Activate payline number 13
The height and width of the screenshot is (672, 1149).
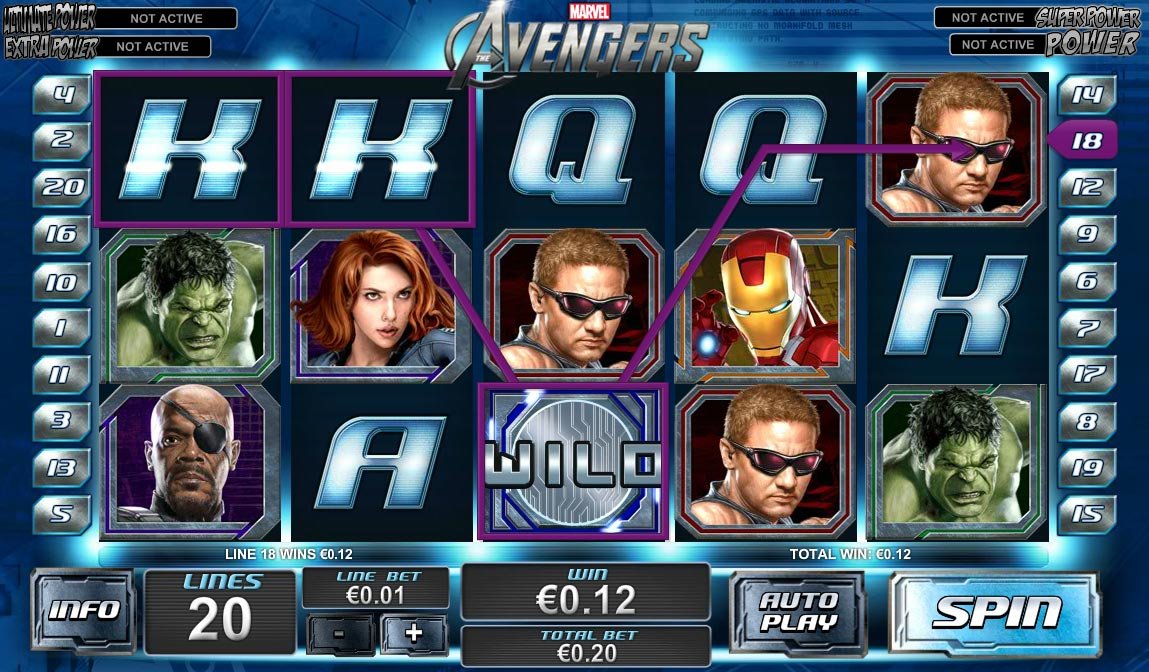tap(62, 467)
